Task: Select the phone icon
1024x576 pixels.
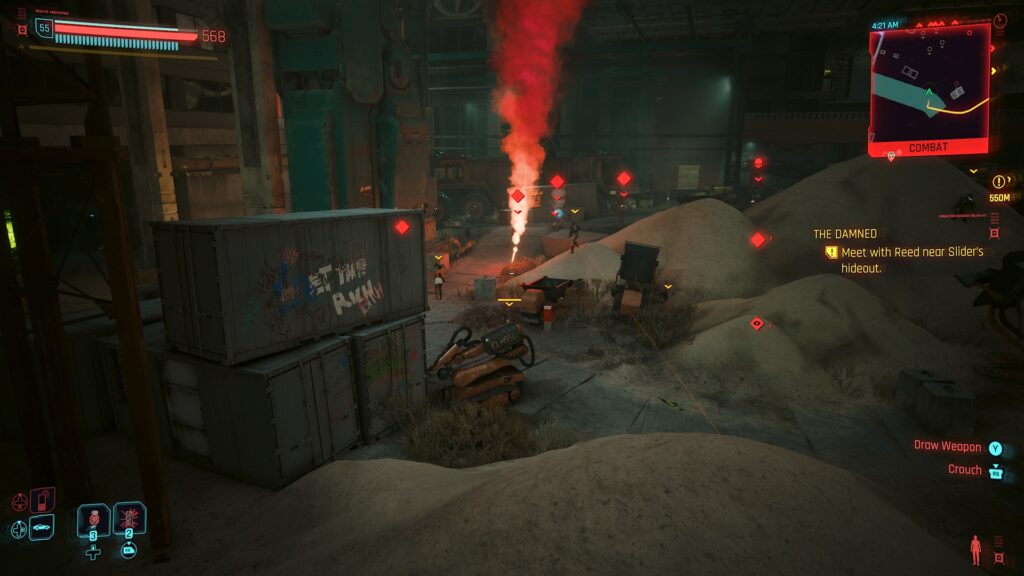Action: [x=43, y=500]
